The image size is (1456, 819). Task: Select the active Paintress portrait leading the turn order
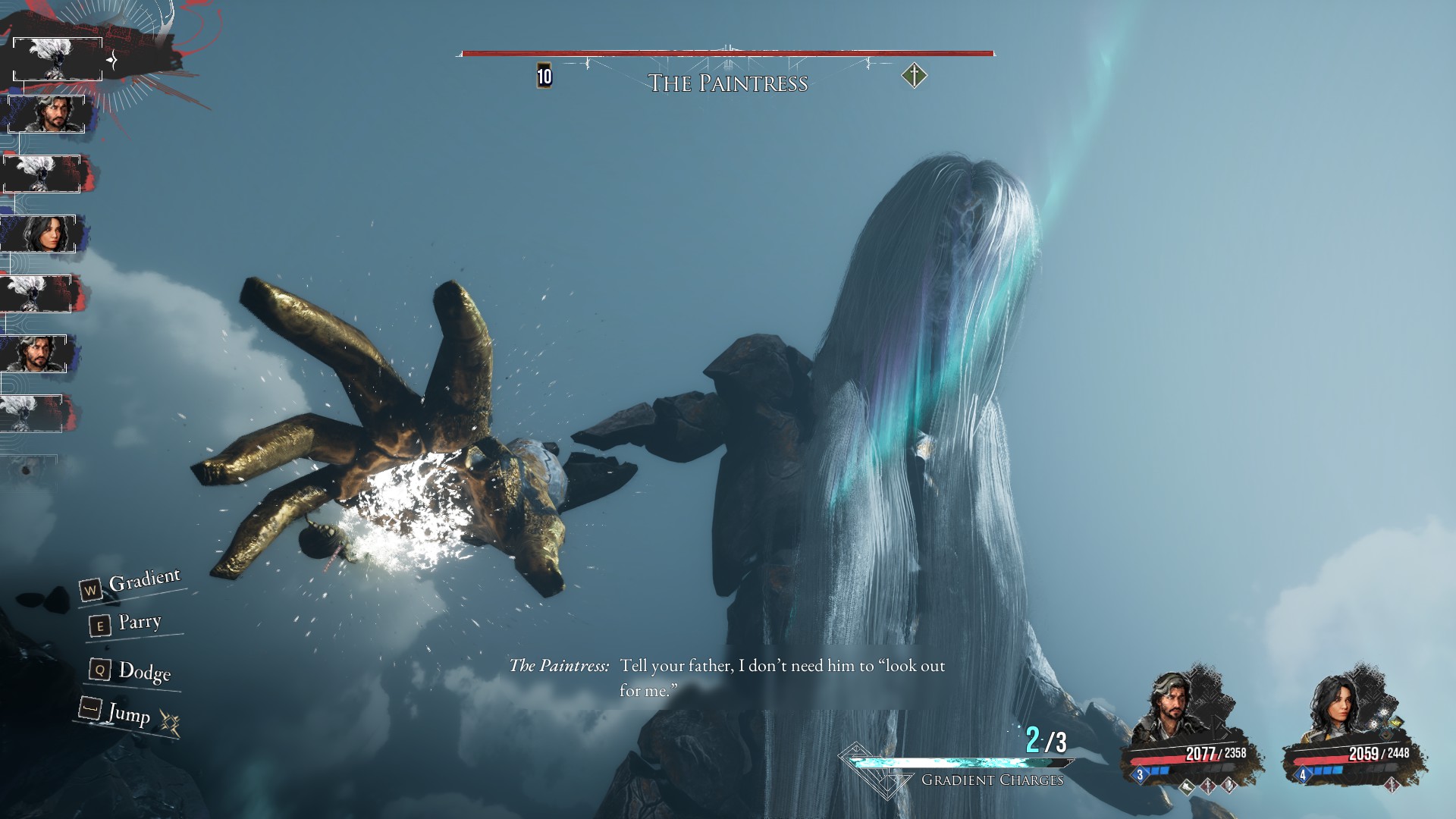pos(57,58)
